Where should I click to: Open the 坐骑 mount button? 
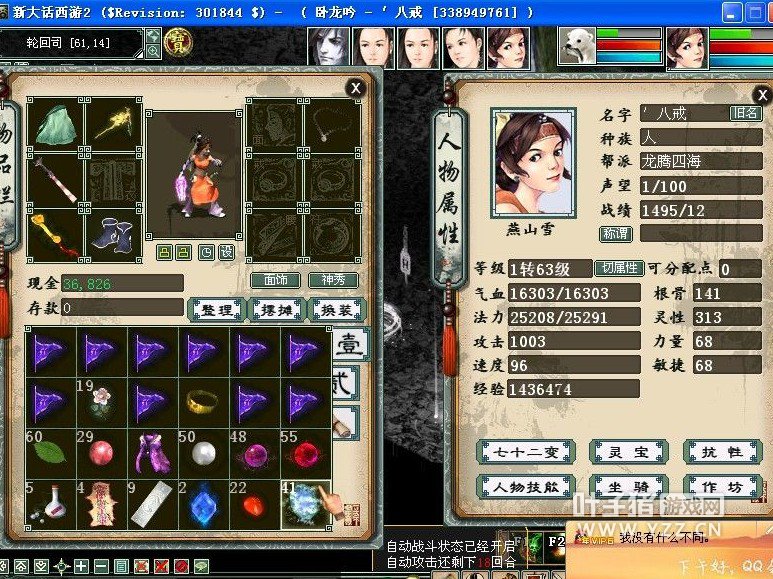click(x=626, y=489)
